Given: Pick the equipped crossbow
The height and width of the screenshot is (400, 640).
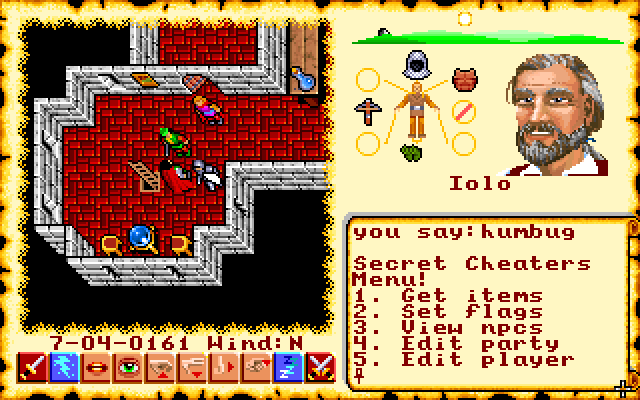Looking at the screenshot, I should coord(366,110).
